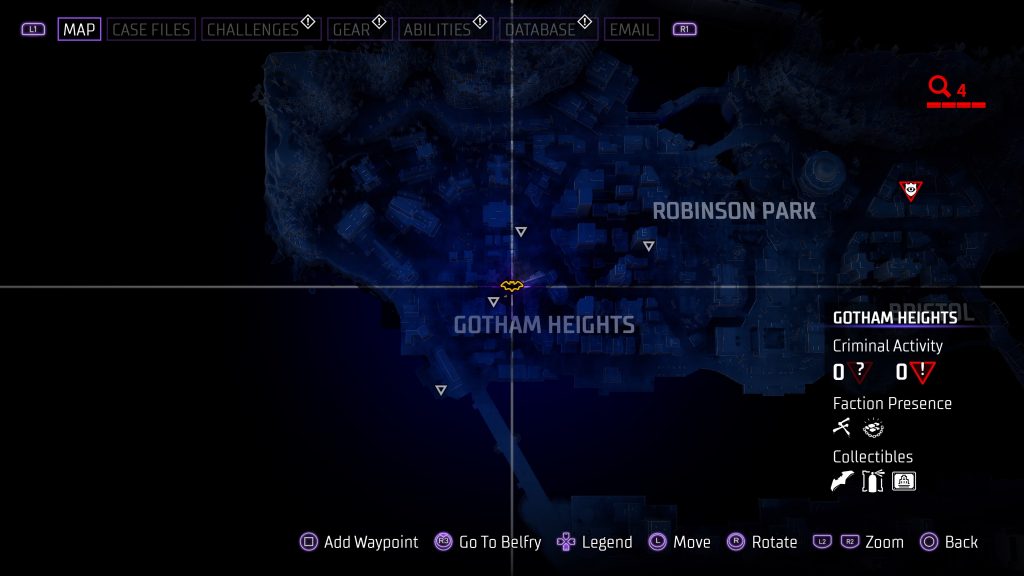
Task: Choose the Rotate map control
Action: click(x=762, y=542)
